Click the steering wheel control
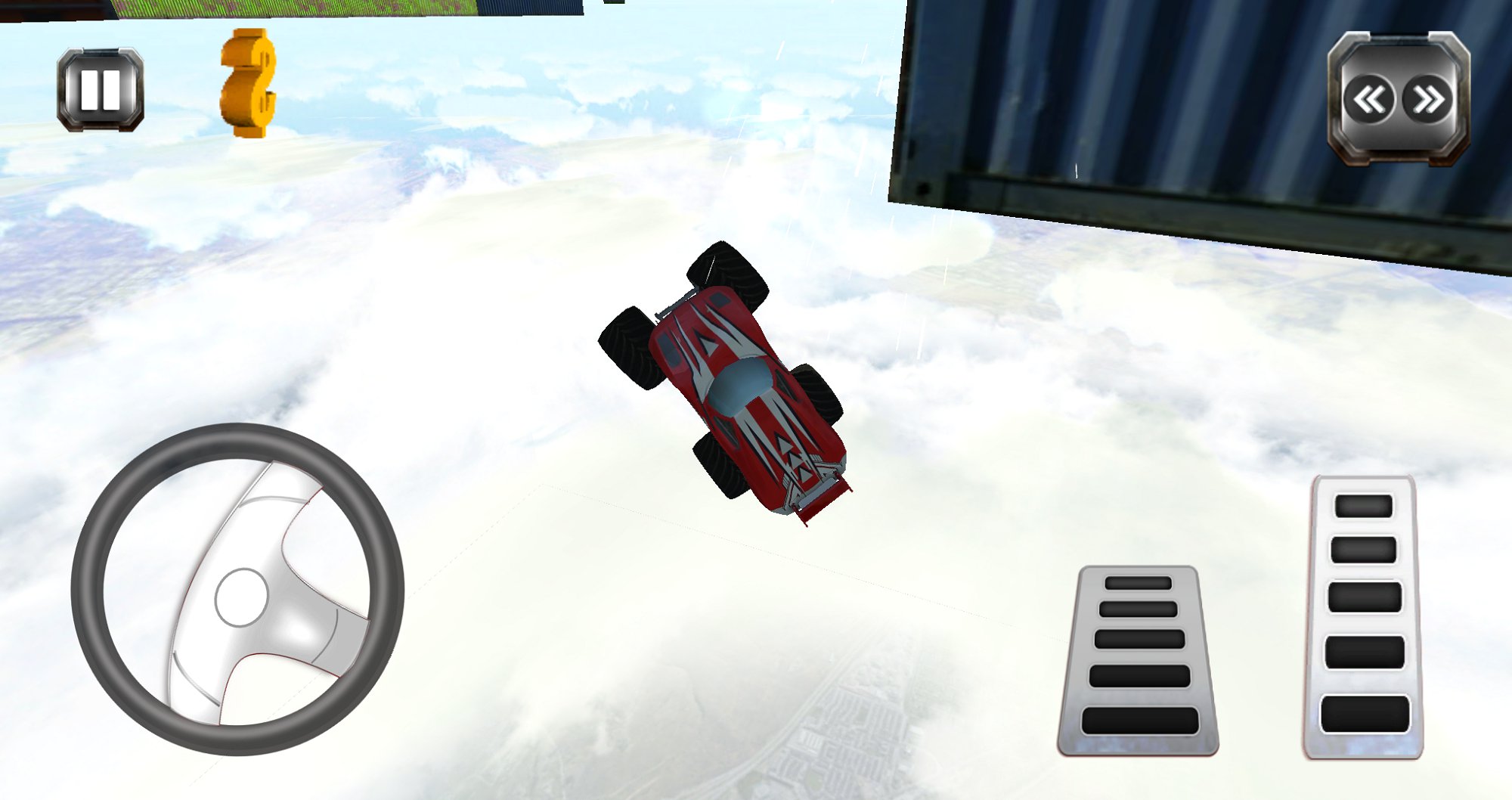Viewport: 1512px width, 800px height. click(238, 590)
